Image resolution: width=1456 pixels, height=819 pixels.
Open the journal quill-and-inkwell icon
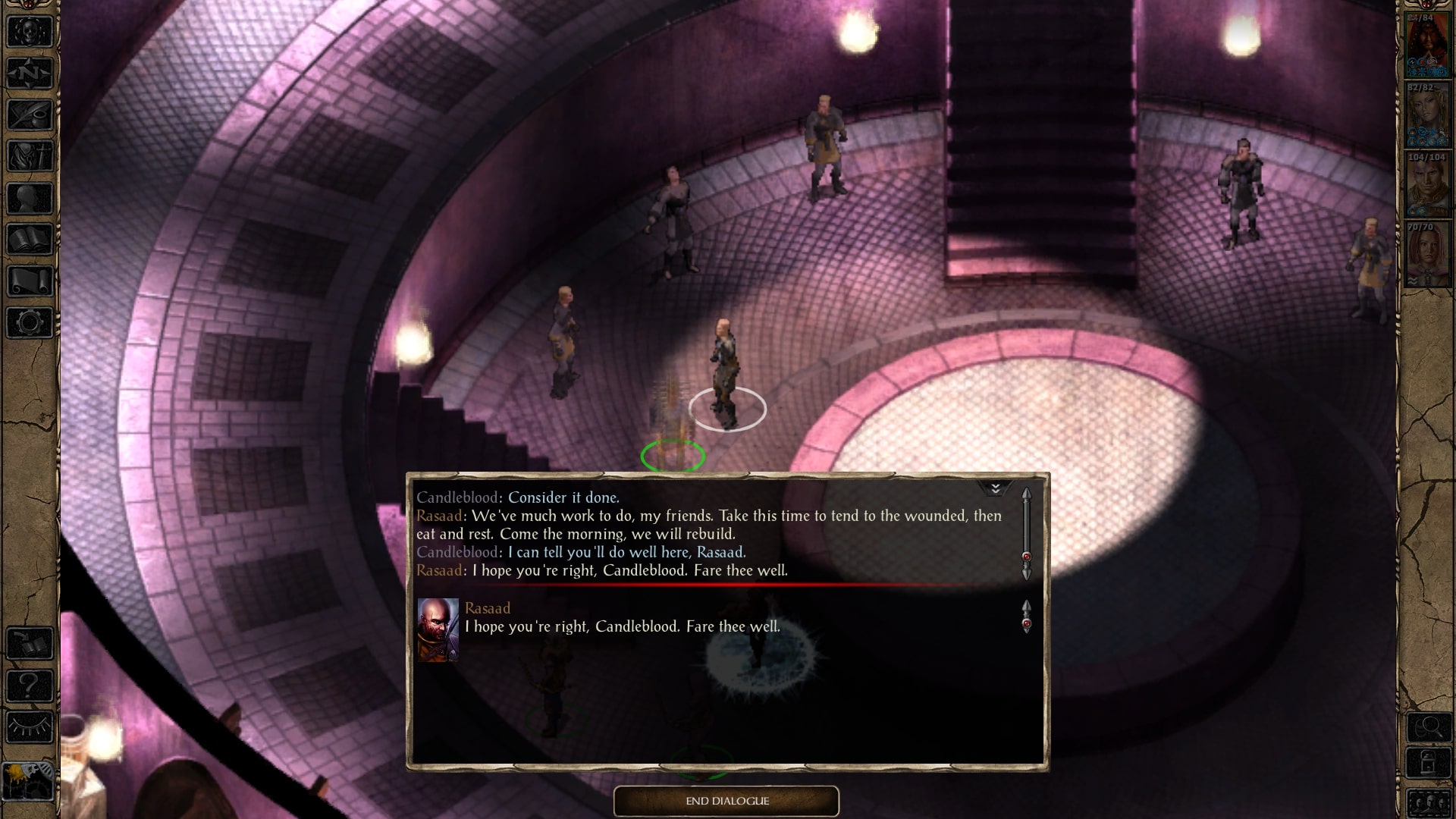point(30,115)
